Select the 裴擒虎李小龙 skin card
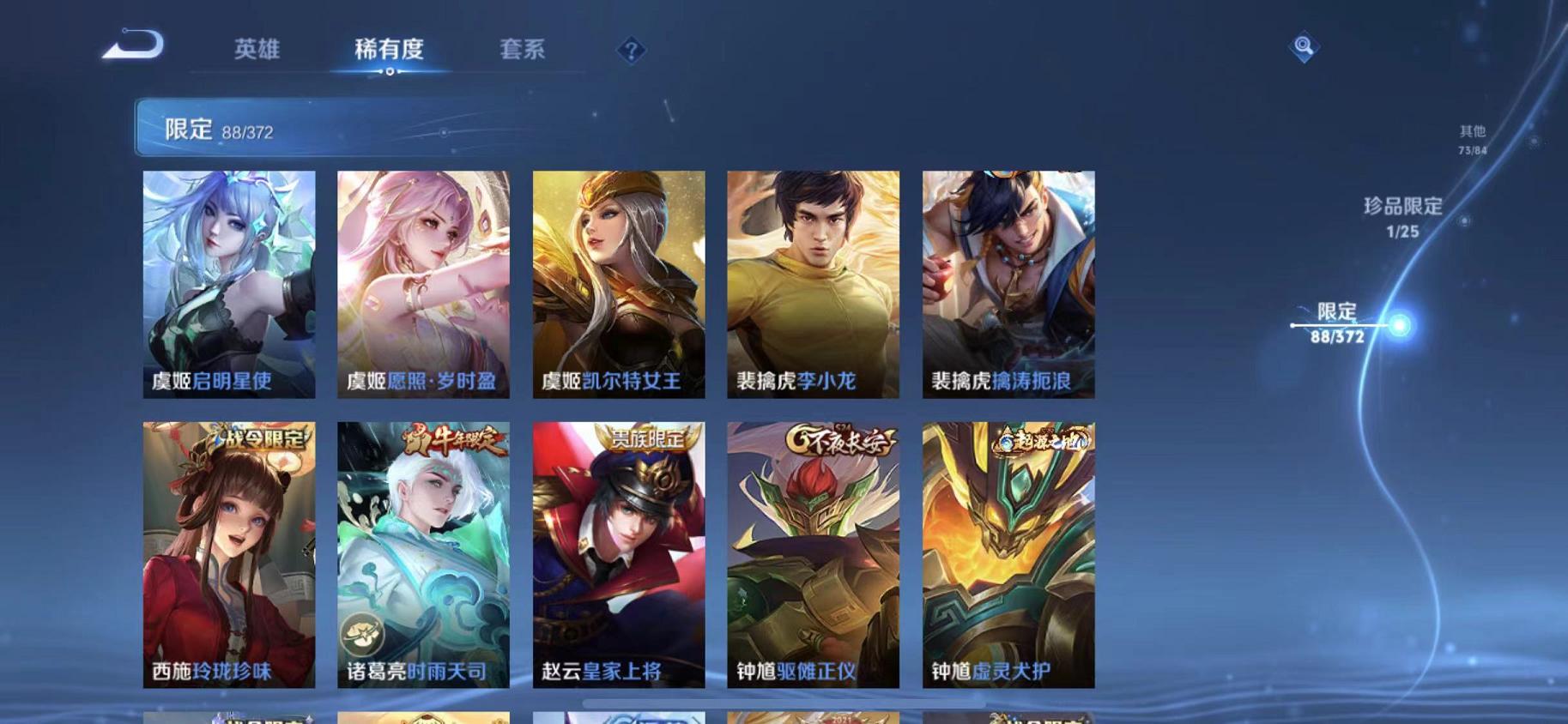Screen dimensions: 1568x724 814,283
